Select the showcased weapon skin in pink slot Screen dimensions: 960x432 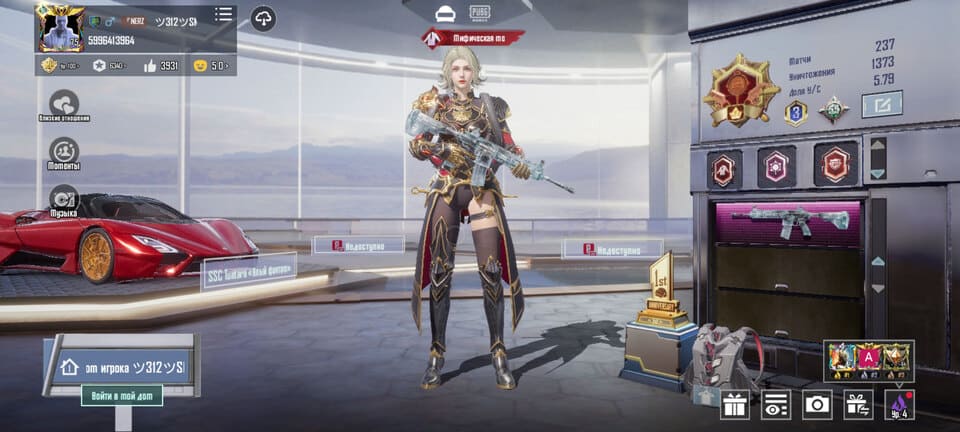tap(789, 221)
